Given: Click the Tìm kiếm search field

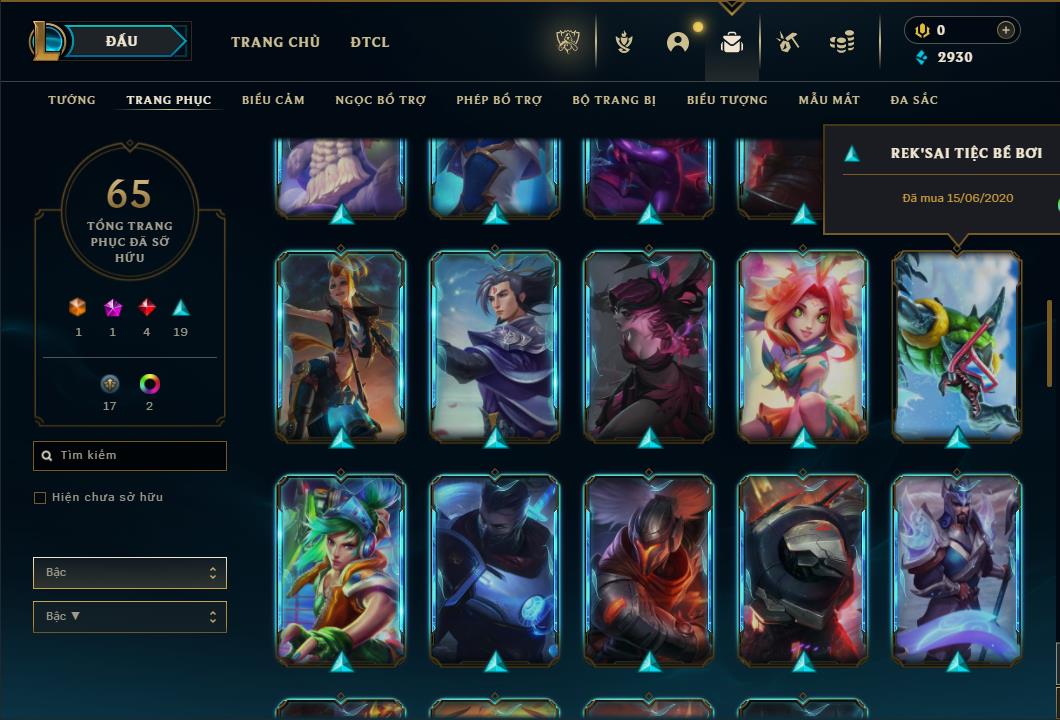Looking at the screenshot, I should pyautogui.click(x=130, y=456).
